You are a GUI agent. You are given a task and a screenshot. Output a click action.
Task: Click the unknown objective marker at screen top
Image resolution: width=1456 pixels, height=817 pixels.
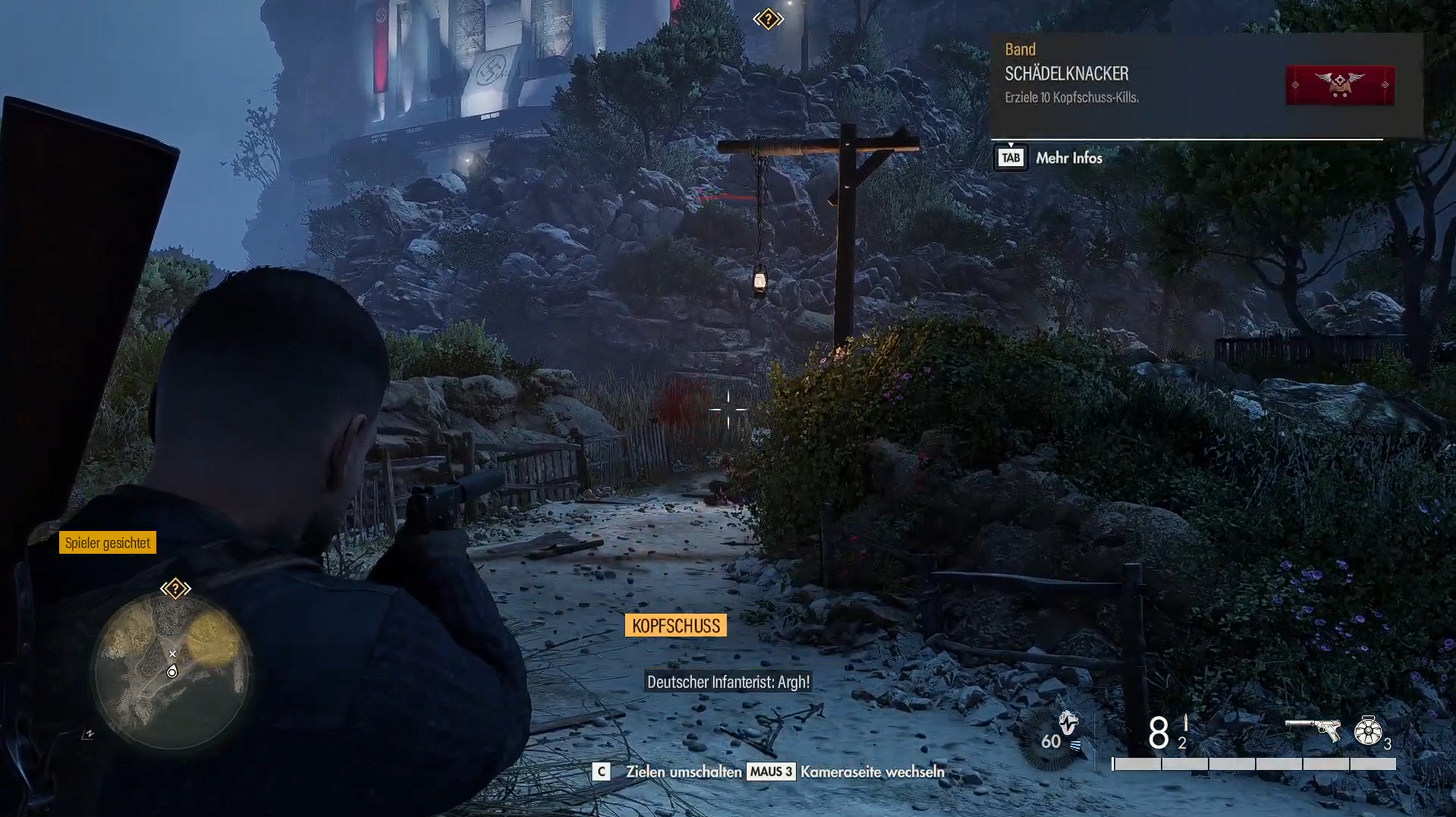(x=768, y=19)
